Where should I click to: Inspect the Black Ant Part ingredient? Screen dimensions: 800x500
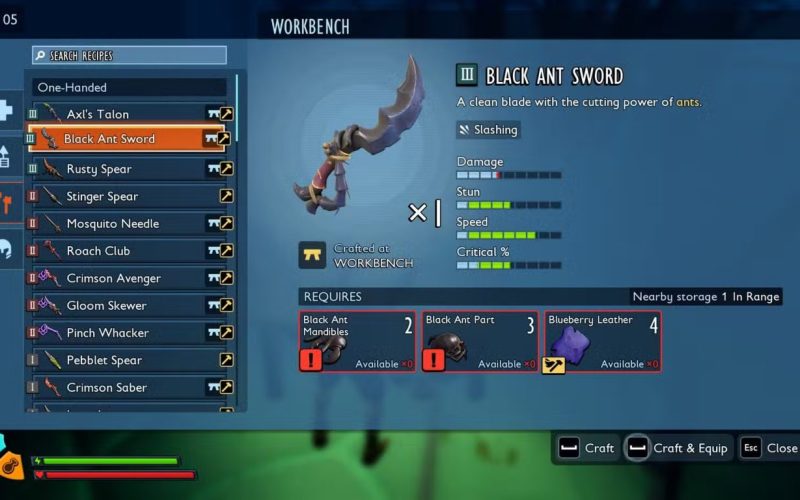(480, 341)
